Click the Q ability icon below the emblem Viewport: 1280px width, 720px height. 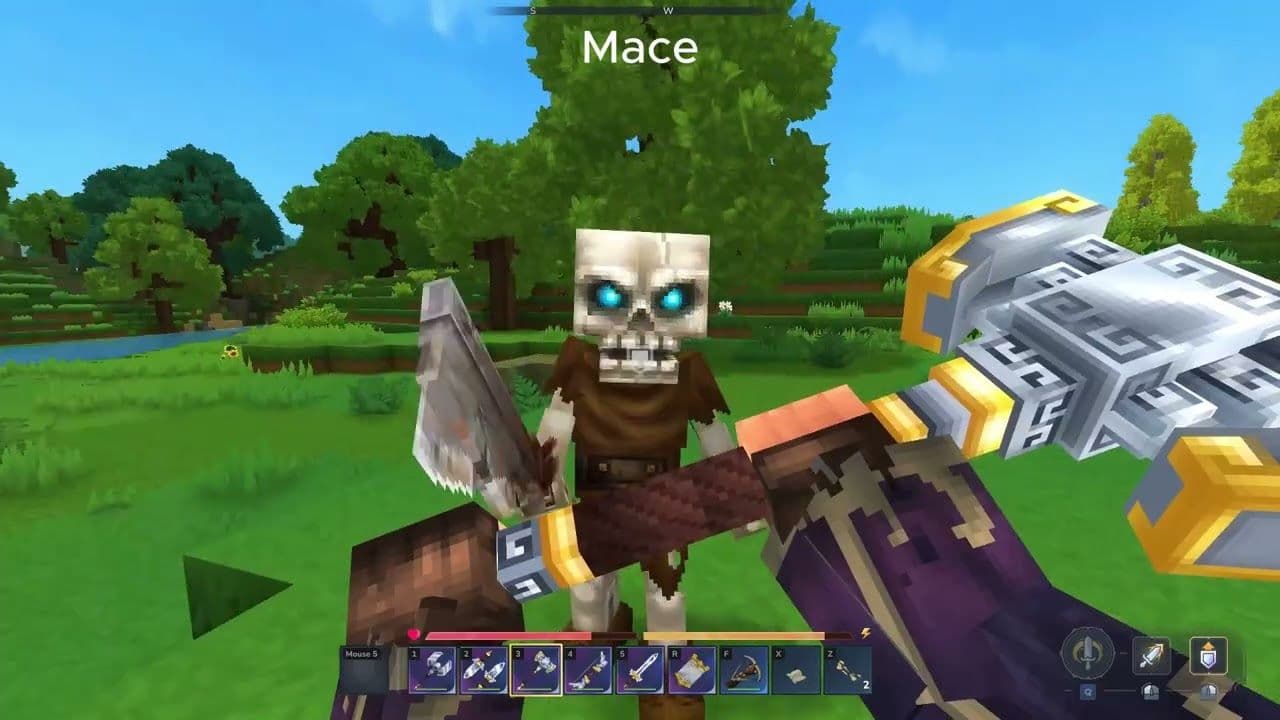1089,691
